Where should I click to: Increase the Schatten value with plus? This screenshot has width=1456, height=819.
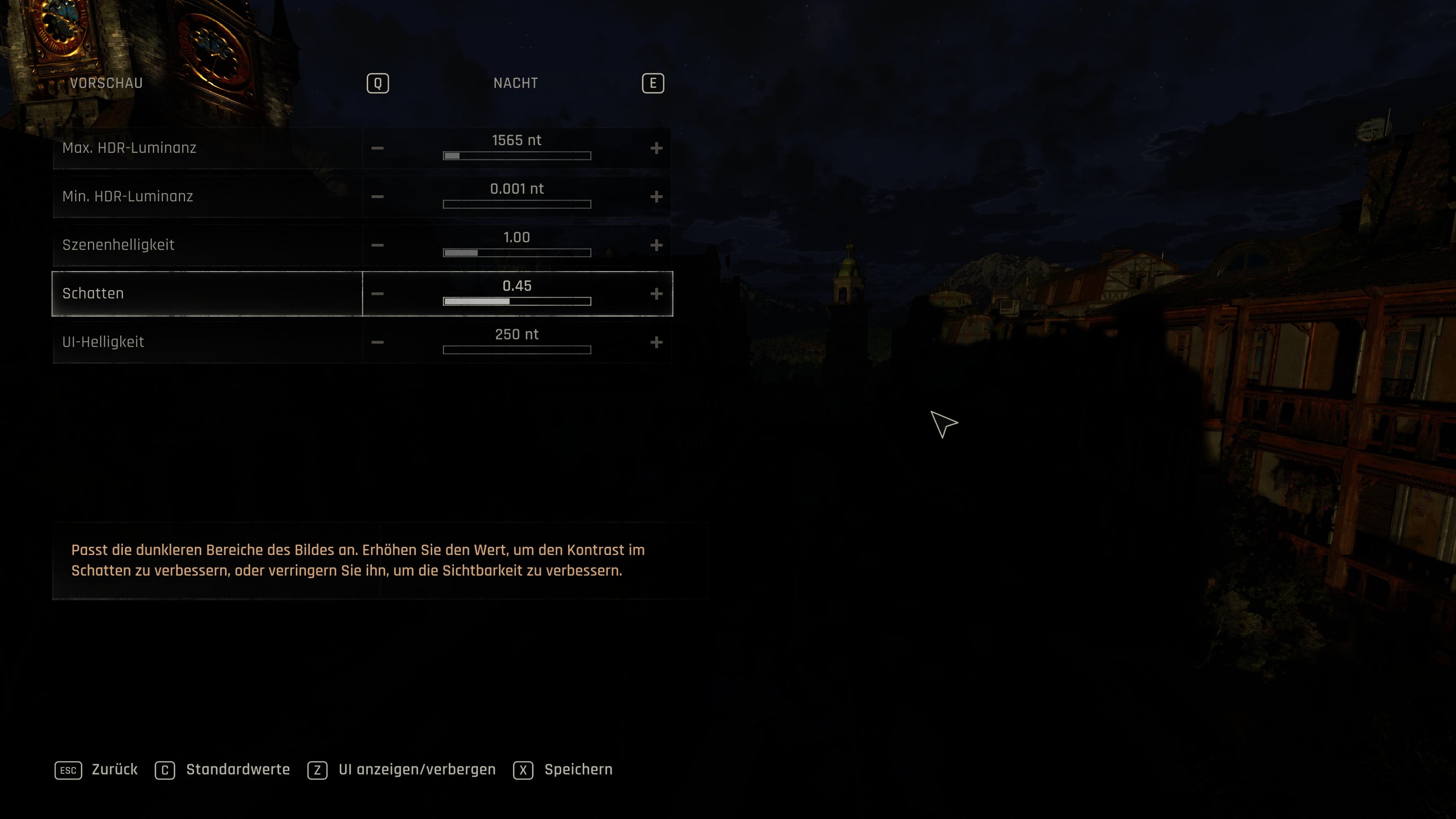pyautogui.click(x=656, y=294)
